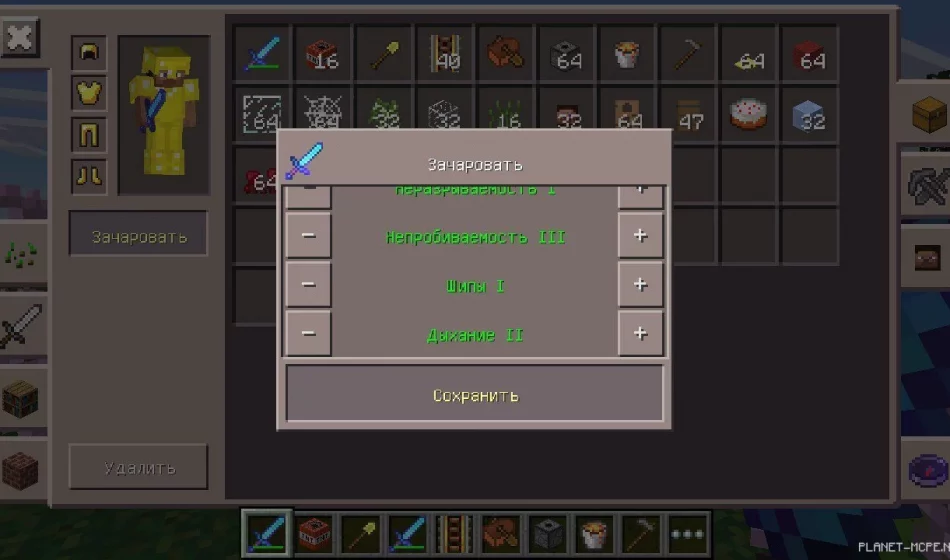Decrease the Непробиваемость III enchantment level
950x560 pixels.
308,236
